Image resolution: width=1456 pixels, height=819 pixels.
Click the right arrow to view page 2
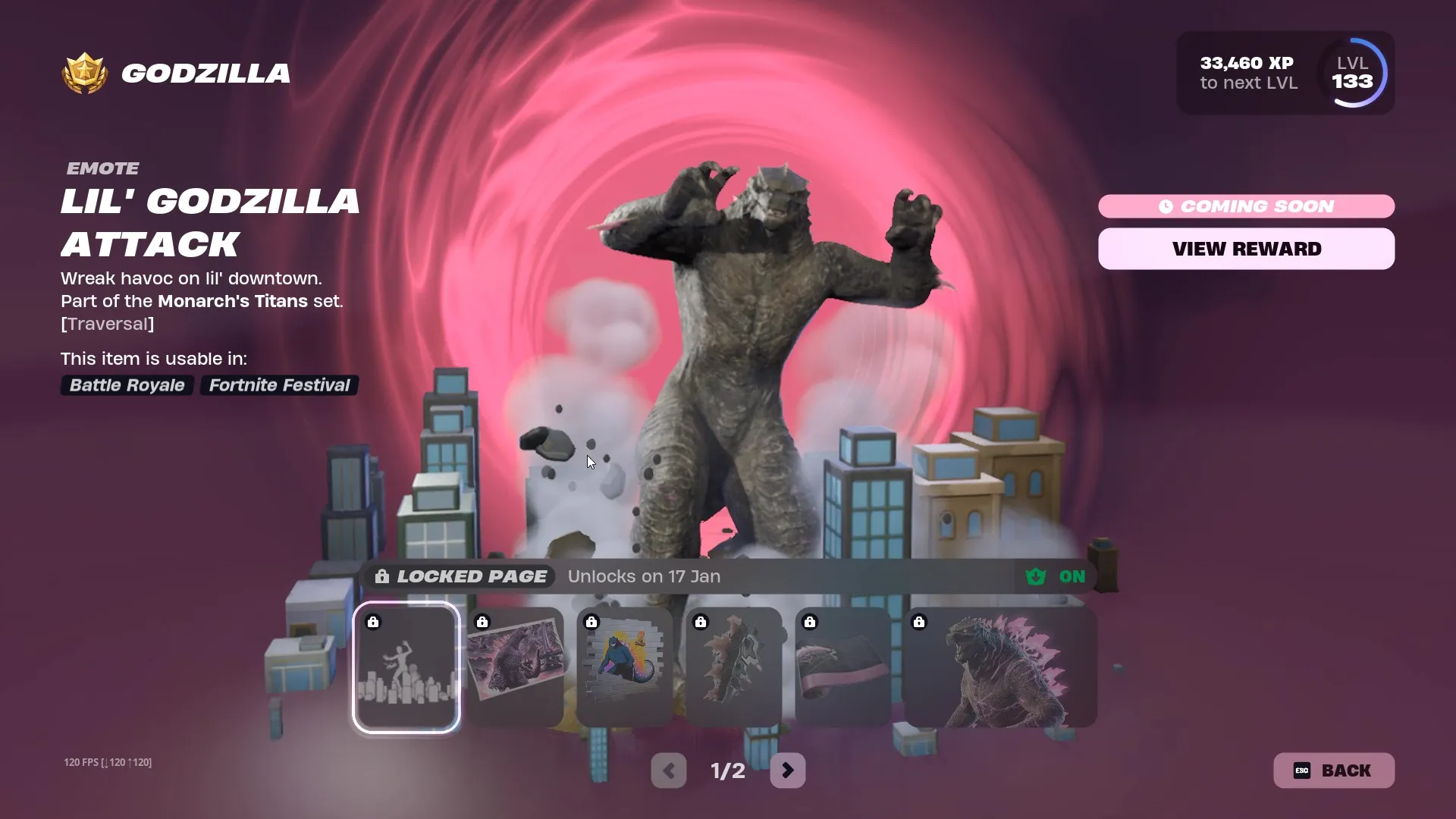pyautogui.click(x=788, y=770)
